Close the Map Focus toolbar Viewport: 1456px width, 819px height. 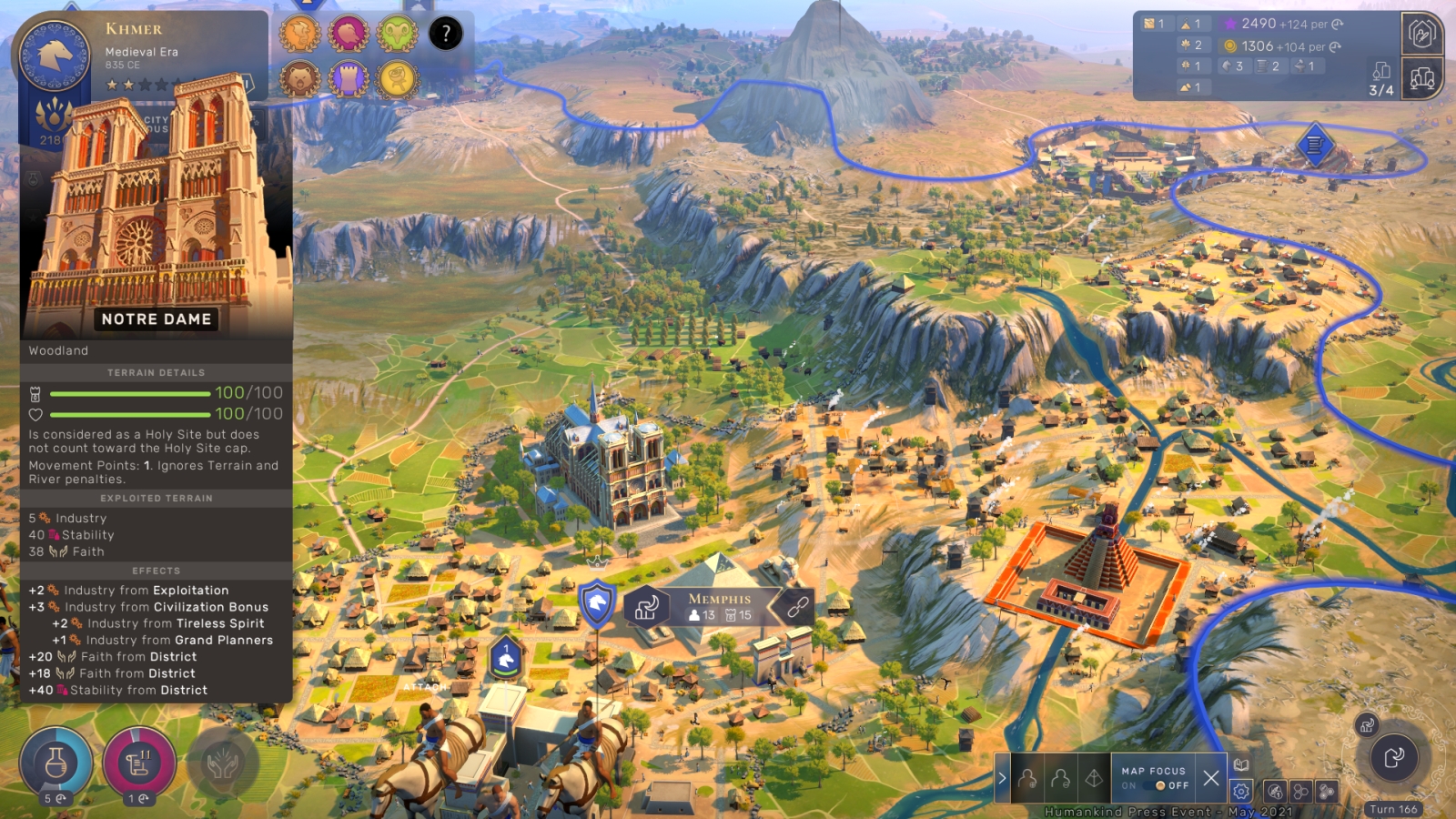click(1211, 778)
